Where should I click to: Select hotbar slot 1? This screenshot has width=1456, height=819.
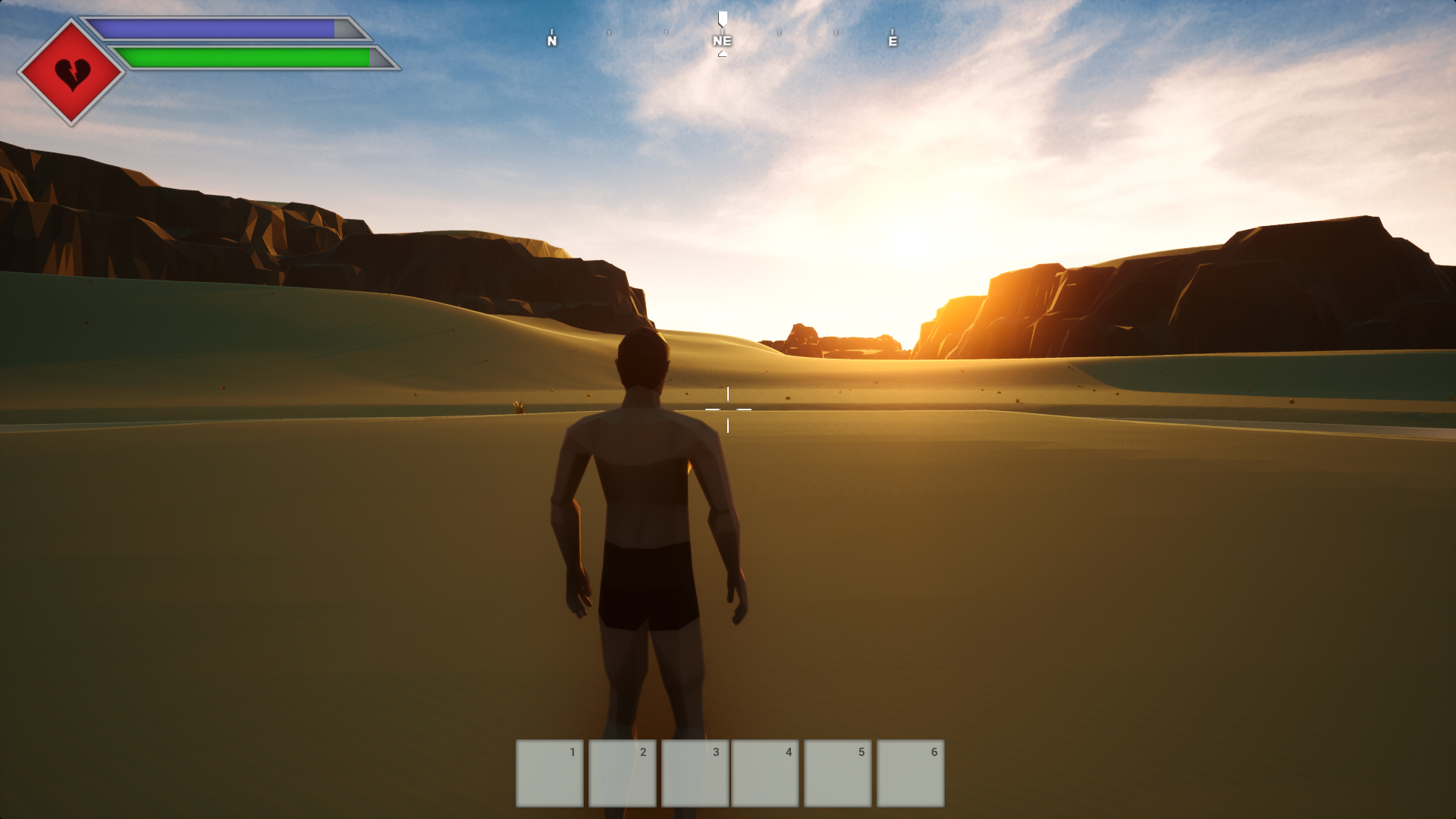548,772
